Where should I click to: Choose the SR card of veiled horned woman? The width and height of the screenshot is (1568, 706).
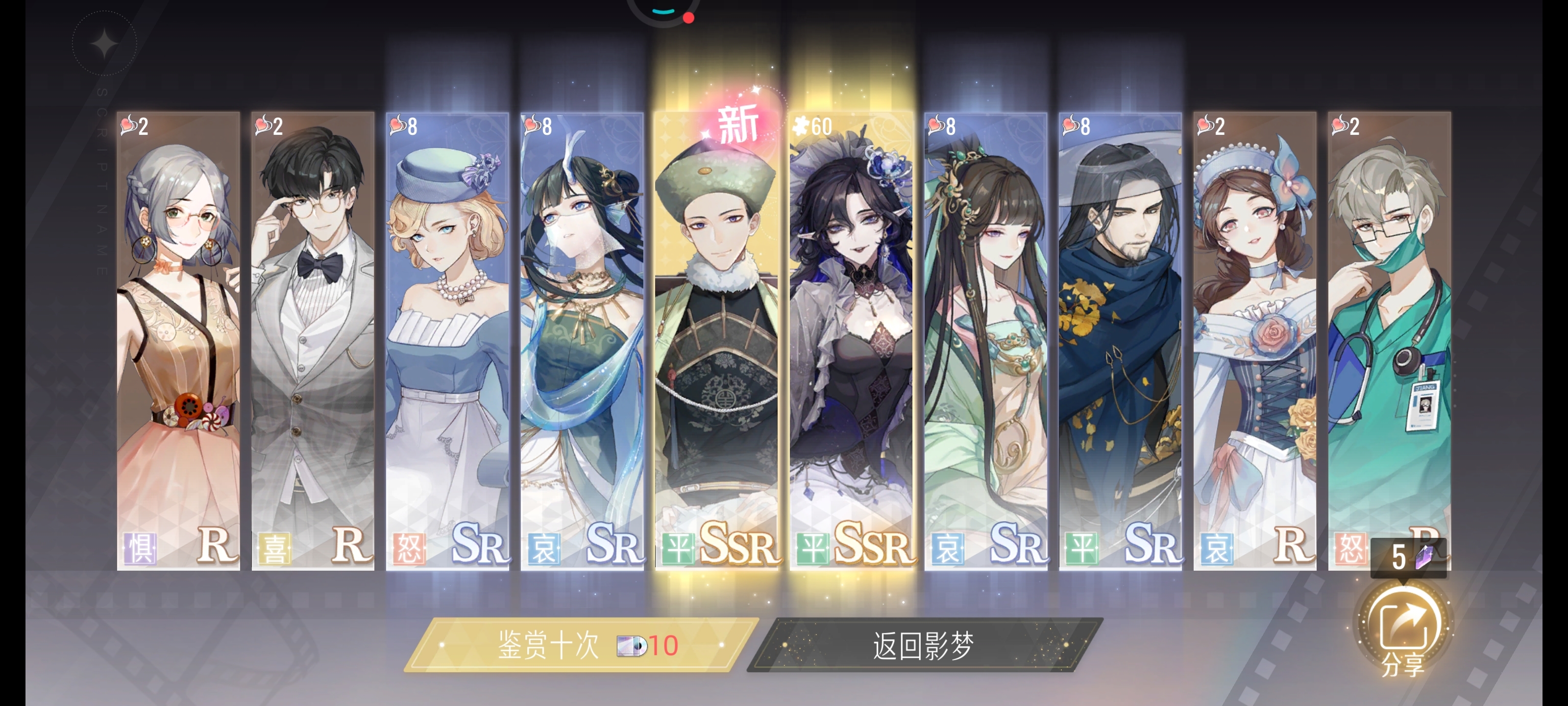(582, 341)
